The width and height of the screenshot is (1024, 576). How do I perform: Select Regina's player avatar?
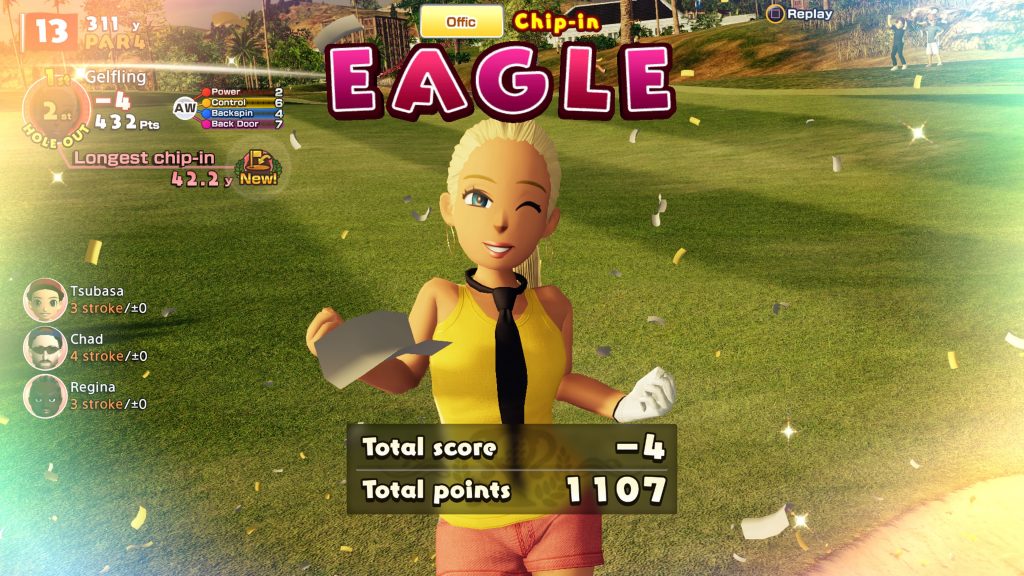[x=45, y=396]
